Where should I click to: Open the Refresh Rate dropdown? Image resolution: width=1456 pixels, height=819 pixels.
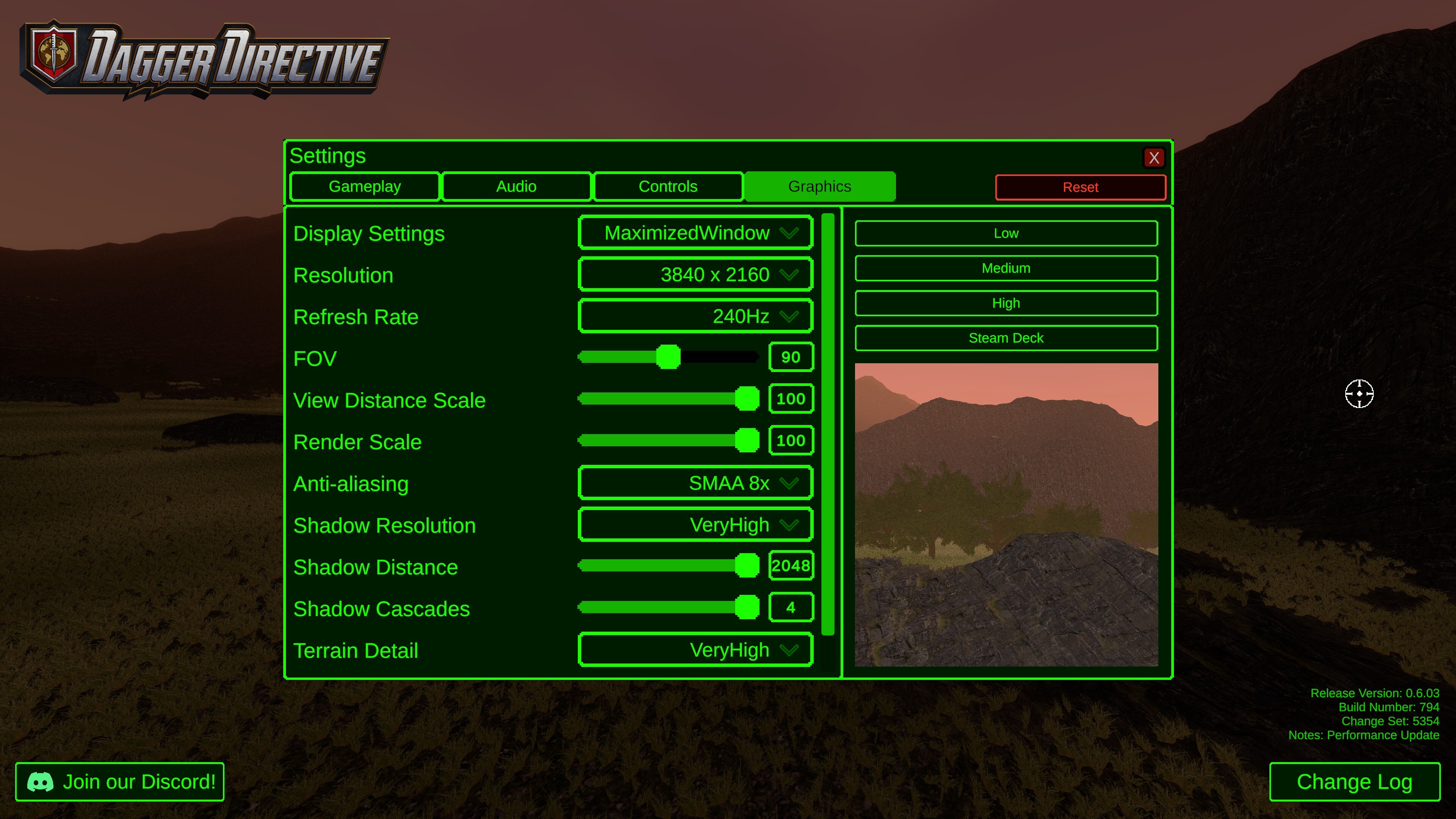click(x=695, y=316)
